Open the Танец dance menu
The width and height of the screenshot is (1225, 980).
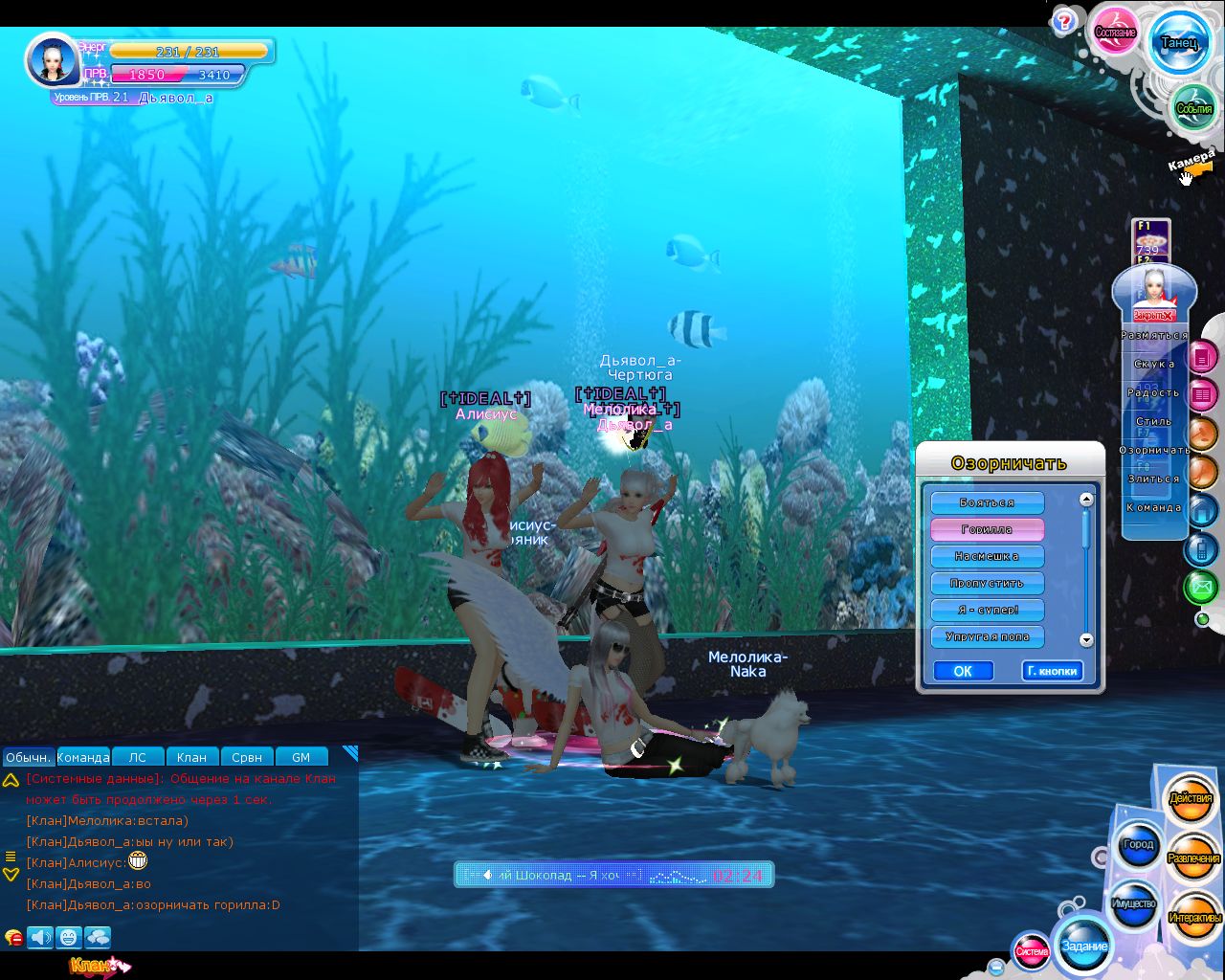point(1178,43)
